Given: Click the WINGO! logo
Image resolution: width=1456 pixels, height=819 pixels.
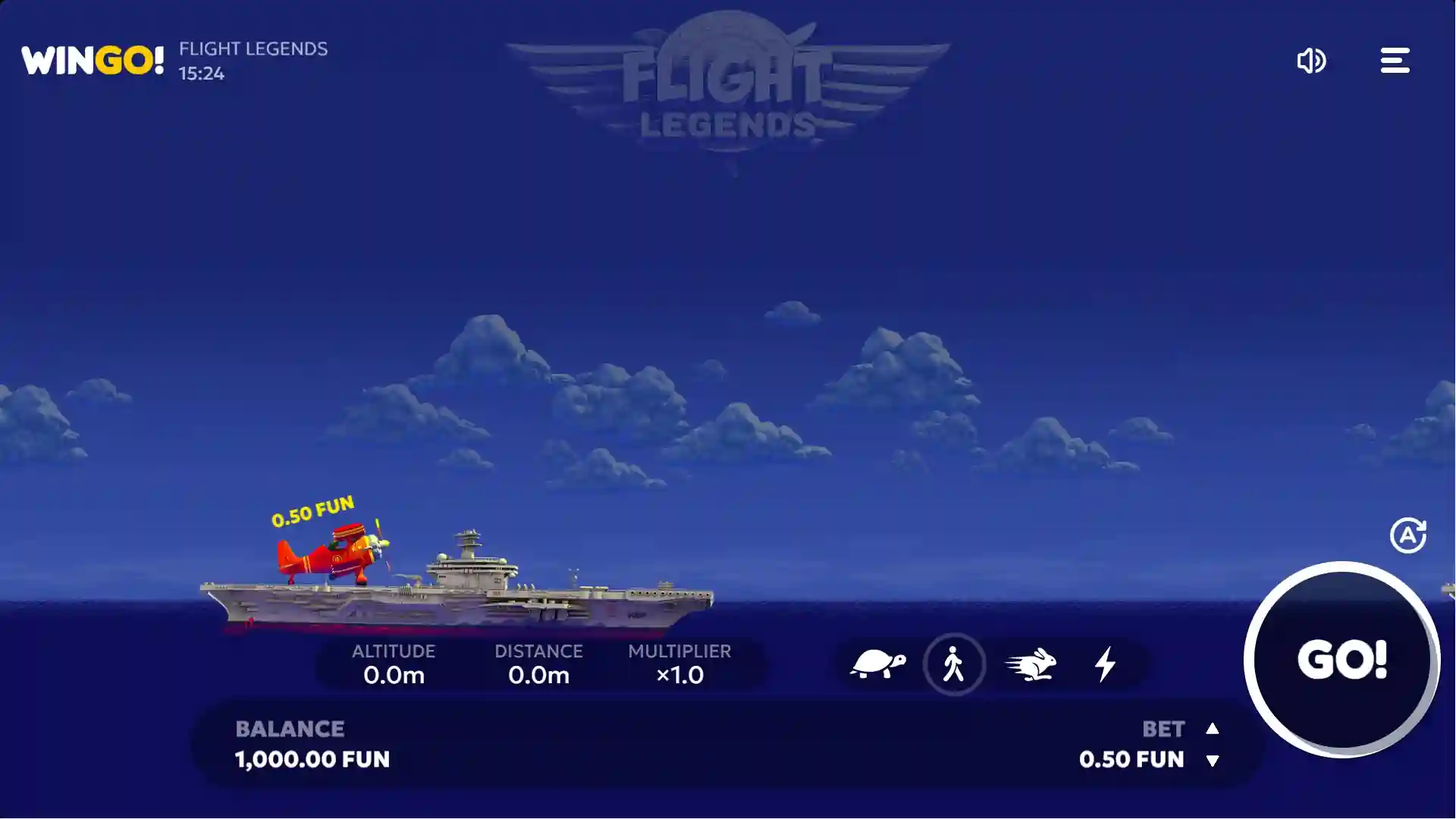Looking at the screenshot, I should [x=91, y=60].
